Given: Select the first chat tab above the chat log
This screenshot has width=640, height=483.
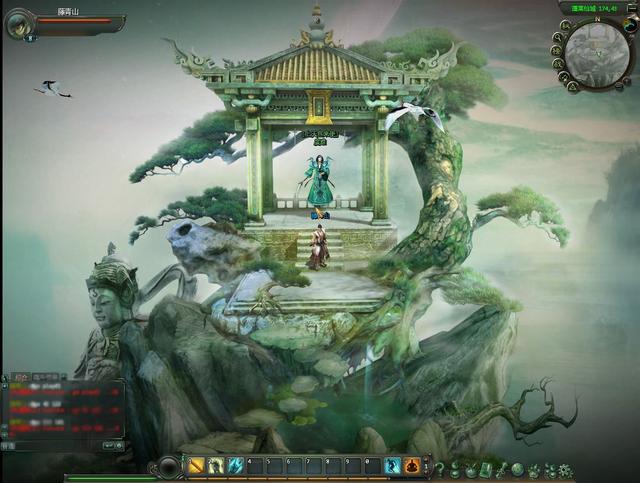Looking at the screenshot, I should pyautogui.click(x=20, y=376).
